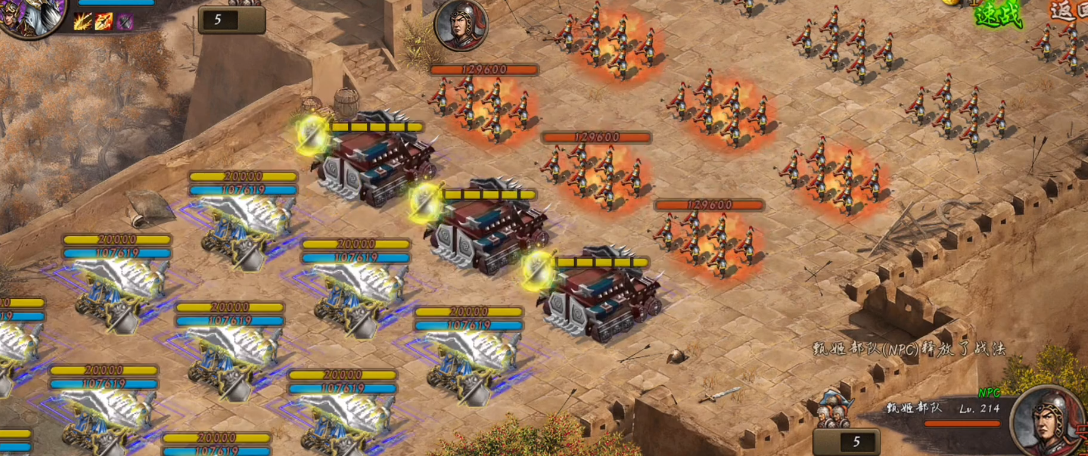
Task: Click the 返回 return button
Action: pos(1068,10)
